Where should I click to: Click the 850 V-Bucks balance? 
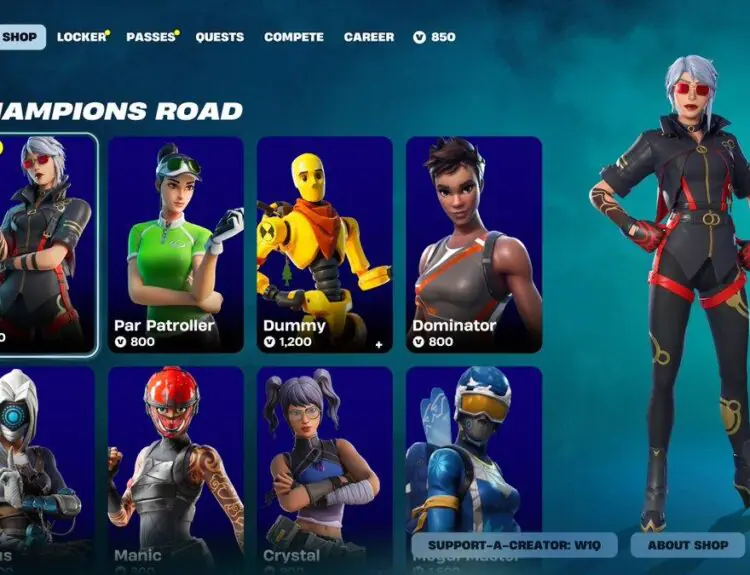435,37
